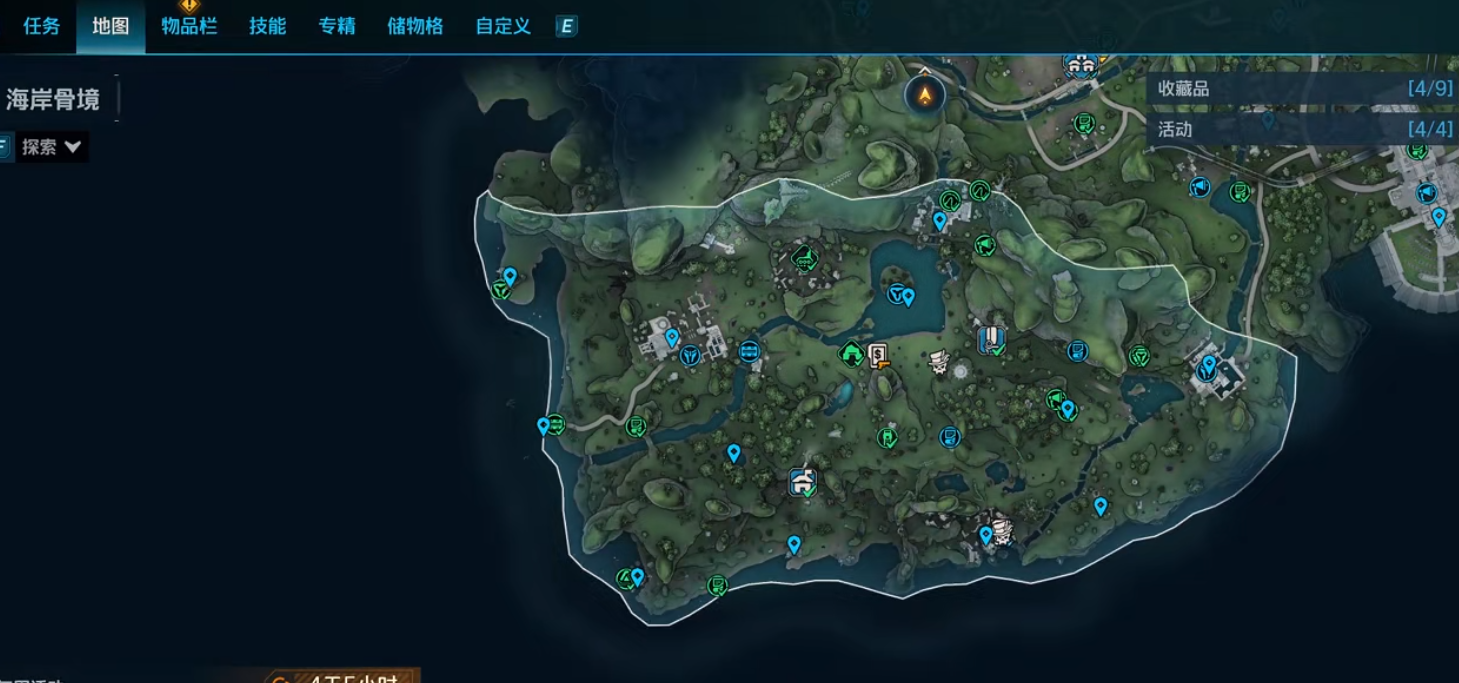Open the 物品栏 tab
The image size is (1459, 683).
click(189, 27)
